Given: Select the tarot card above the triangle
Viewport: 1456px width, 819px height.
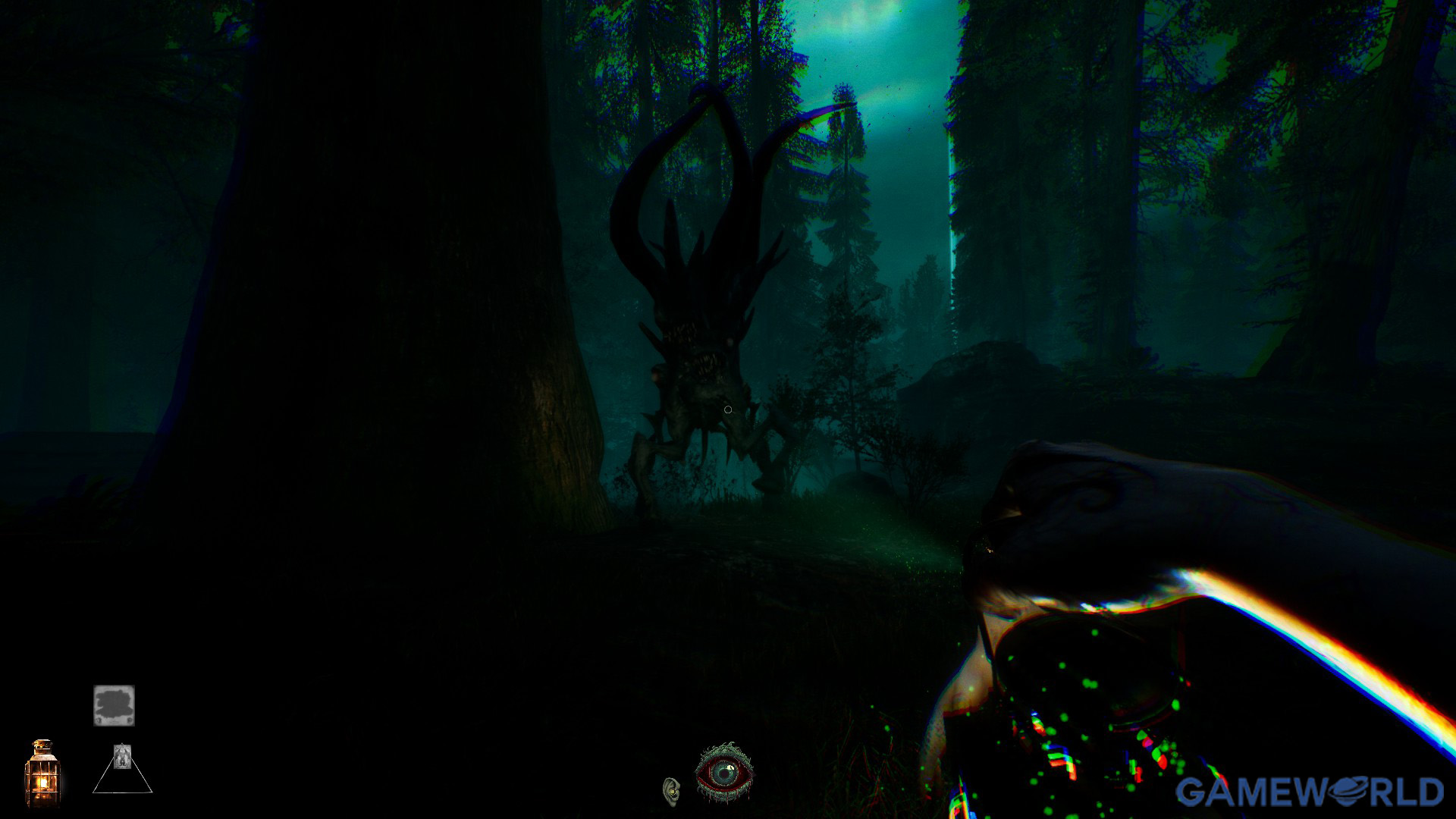Looking at the screenshot, I should point(121,755).
